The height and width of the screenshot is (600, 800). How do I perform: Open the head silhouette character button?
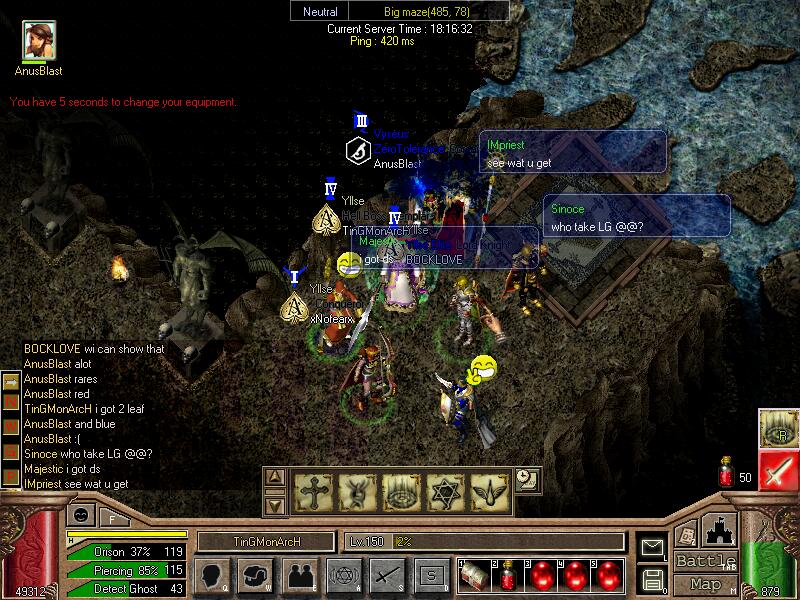coord(212,575)
